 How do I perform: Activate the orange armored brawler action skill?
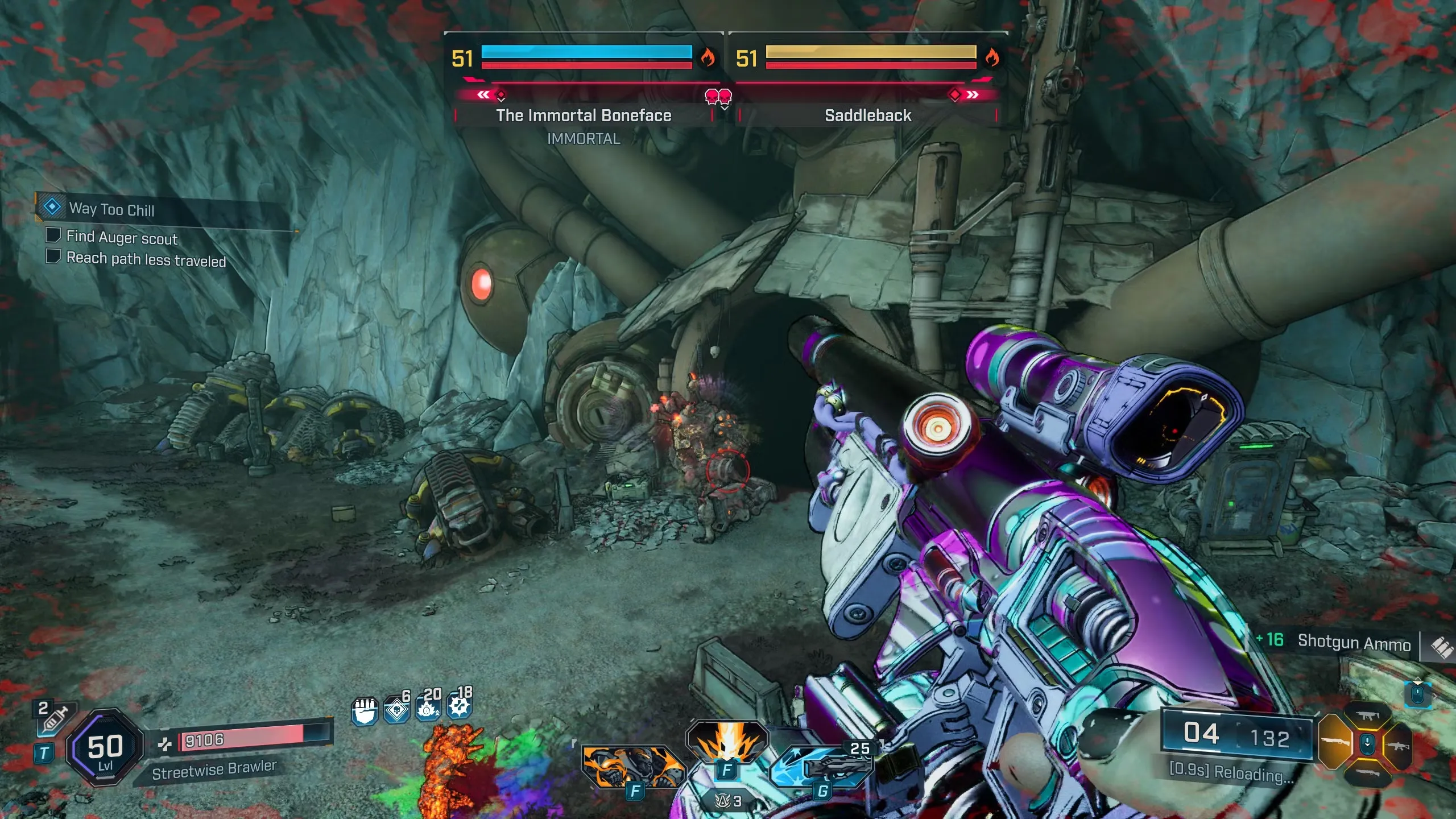[632, 767]
